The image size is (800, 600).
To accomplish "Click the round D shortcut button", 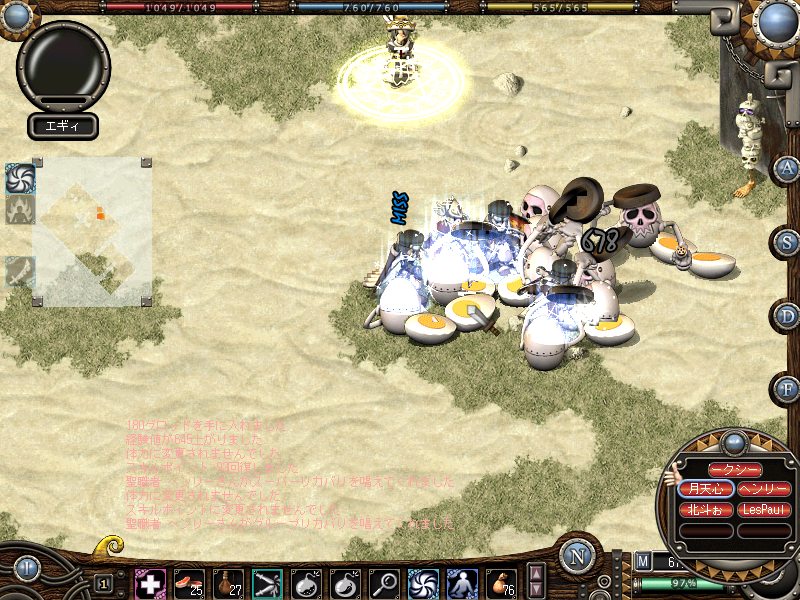I will coord(786,315).
